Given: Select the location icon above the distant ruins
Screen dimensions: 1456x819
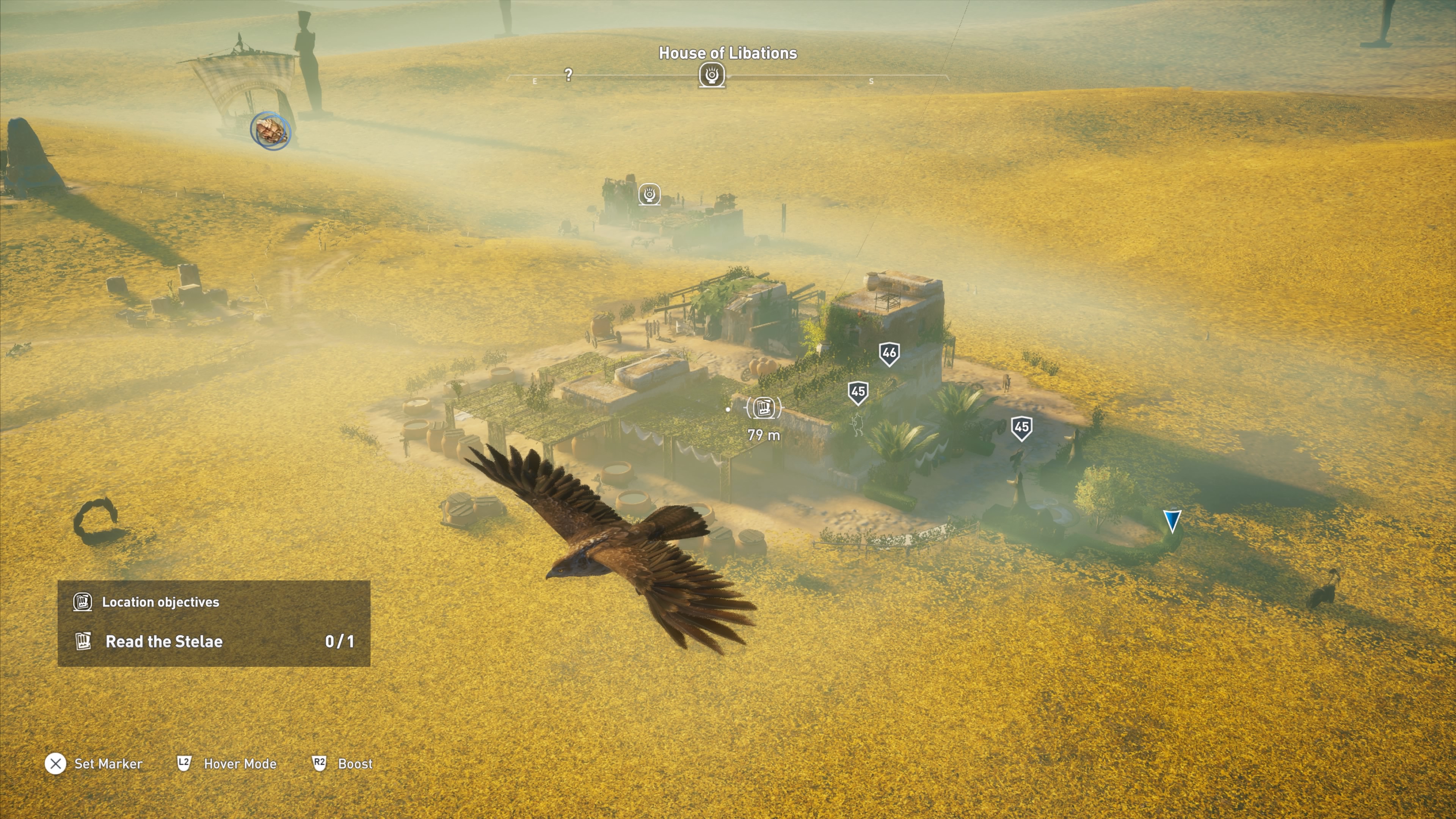Looking at the screenshot, I should (x=650, y=195).
